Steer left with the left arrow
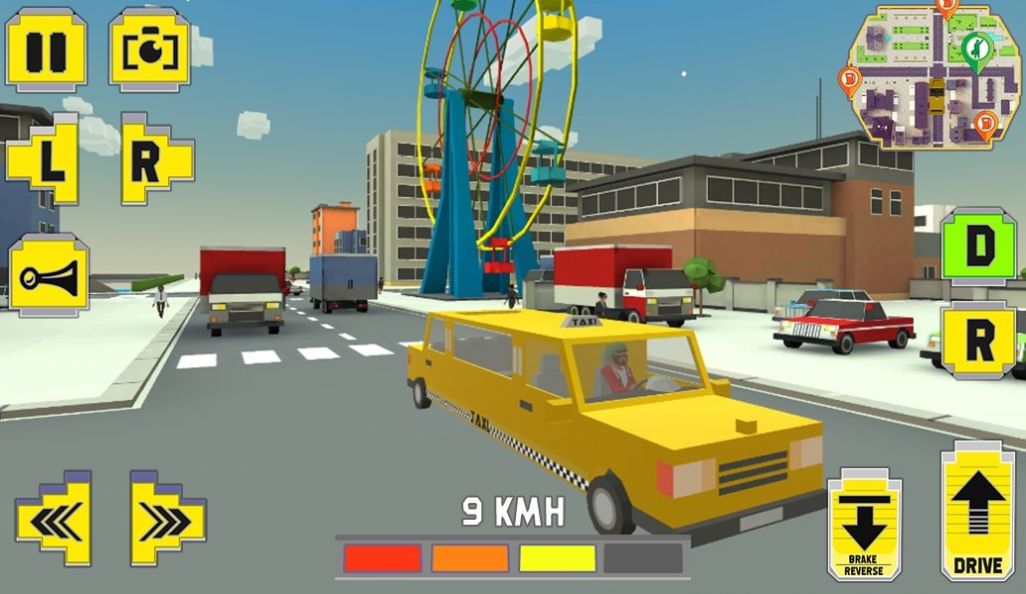This screenshot has width=1026, height=594. (x=54, y=517)
